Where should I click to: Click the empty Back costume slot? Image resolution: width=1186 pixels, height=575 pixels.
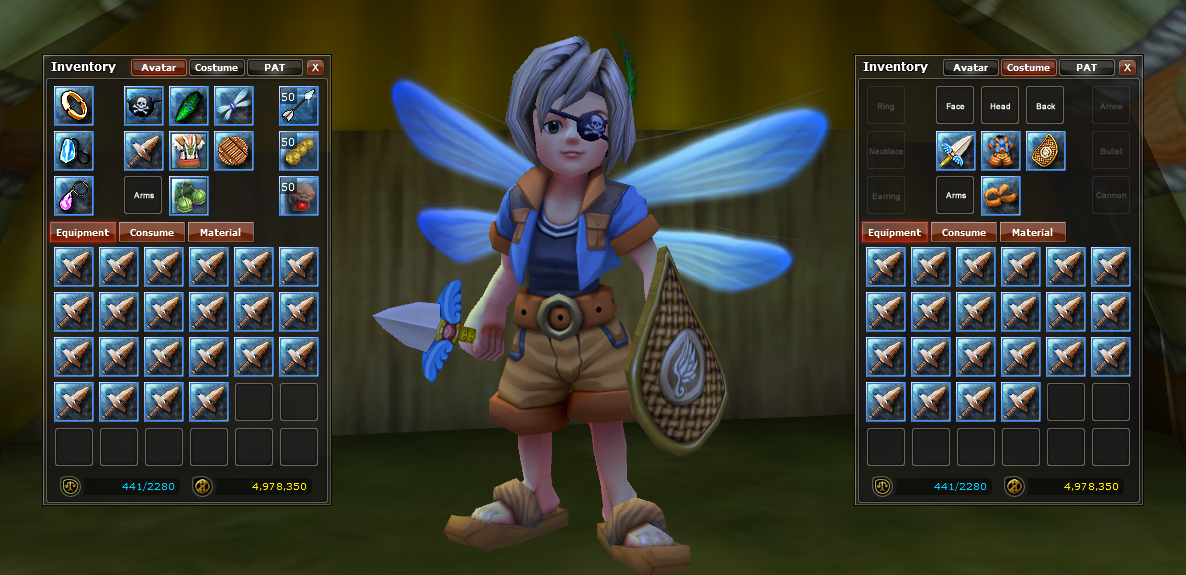coord(1046,105)
